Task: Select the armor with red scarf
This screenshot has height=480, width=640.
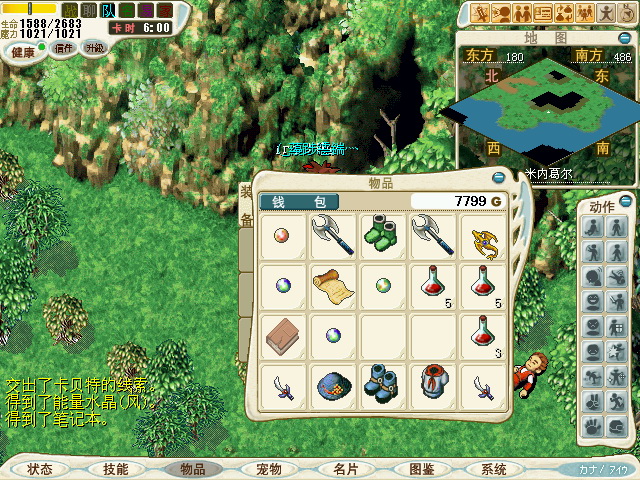Action: point(433,385)
